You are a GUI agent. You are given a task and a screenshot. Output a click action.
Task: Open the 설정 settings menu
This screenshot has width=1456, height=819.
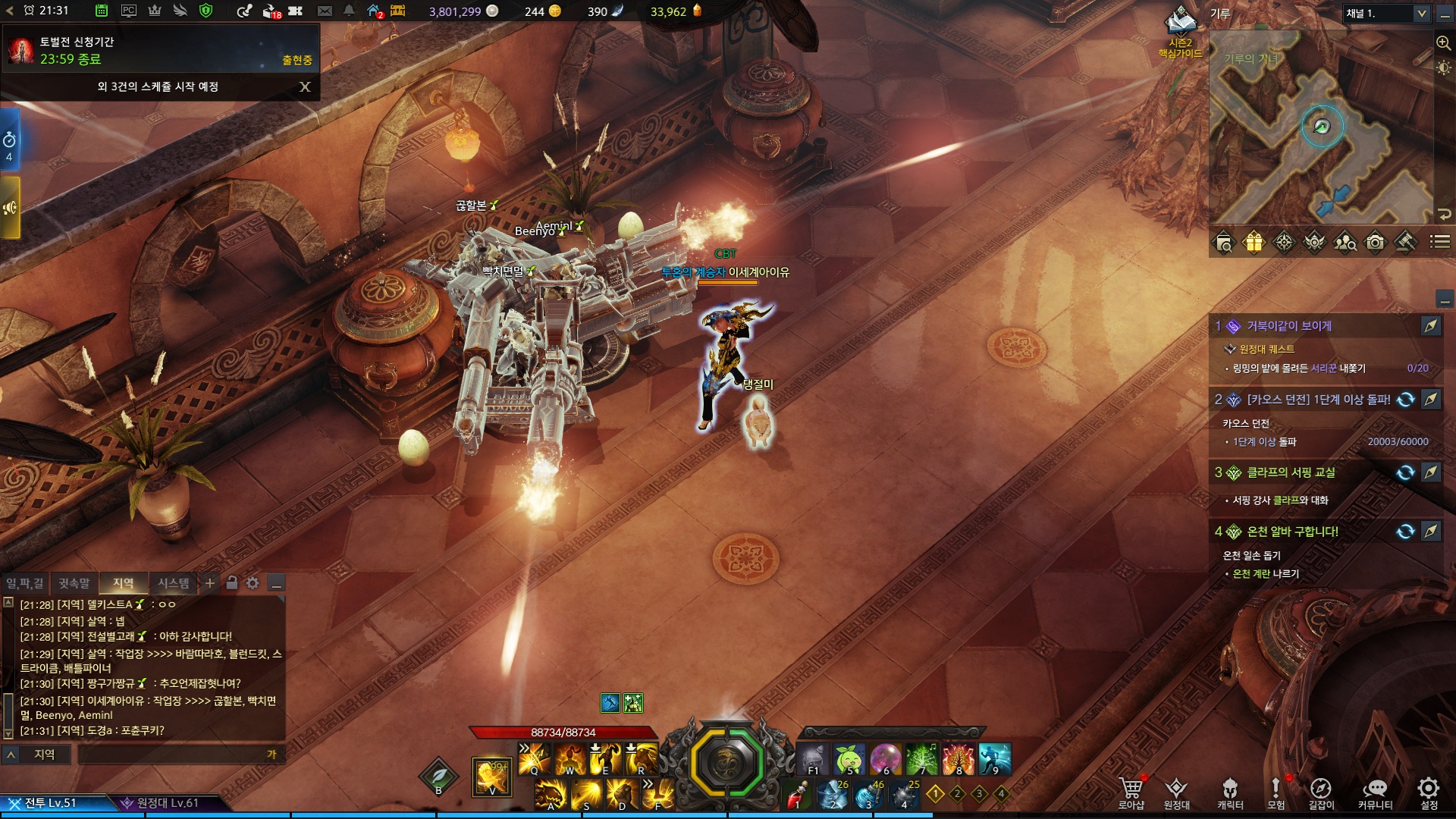coord(1429,792)
